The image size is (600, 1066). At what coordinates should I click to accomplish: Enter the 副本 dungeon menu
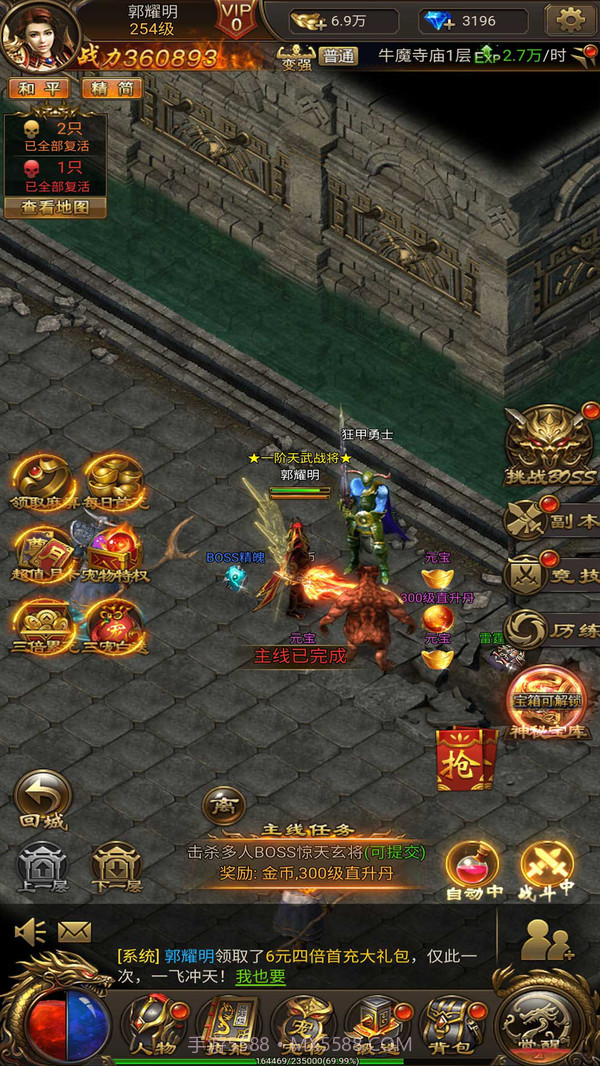tap(551, 521)
